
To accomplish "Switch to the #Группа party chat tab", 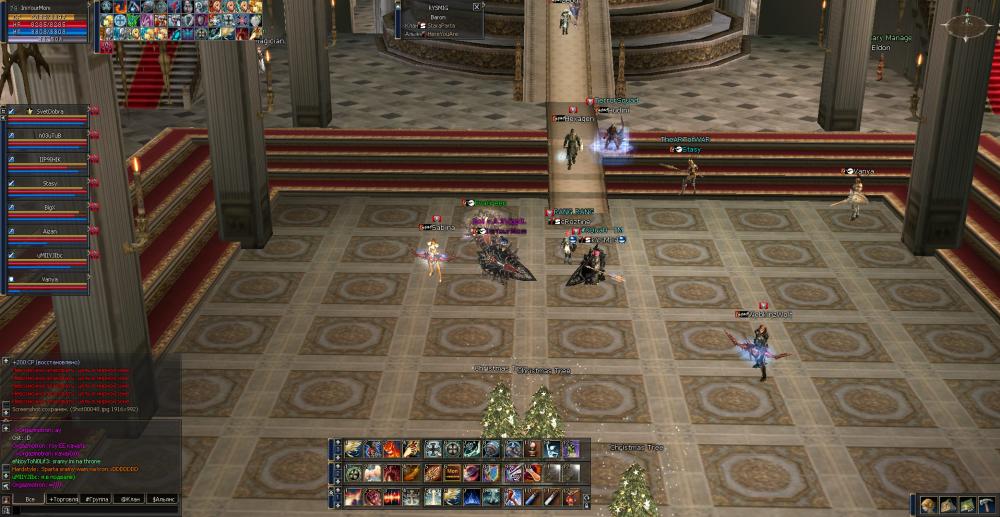I will click(x=96, y=498).
